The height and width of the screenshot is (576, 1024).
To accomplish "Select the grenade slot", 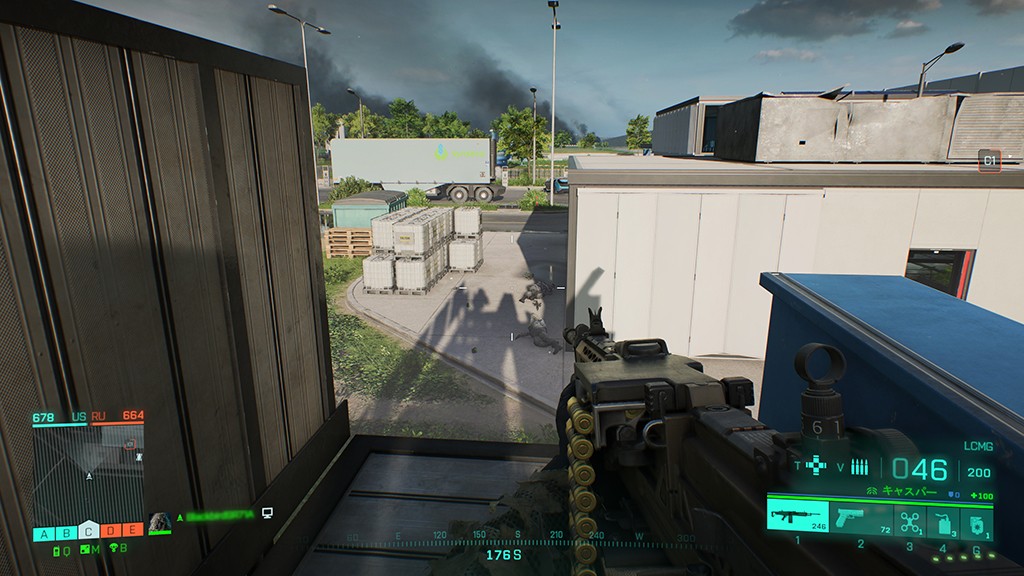I will 976,521.
